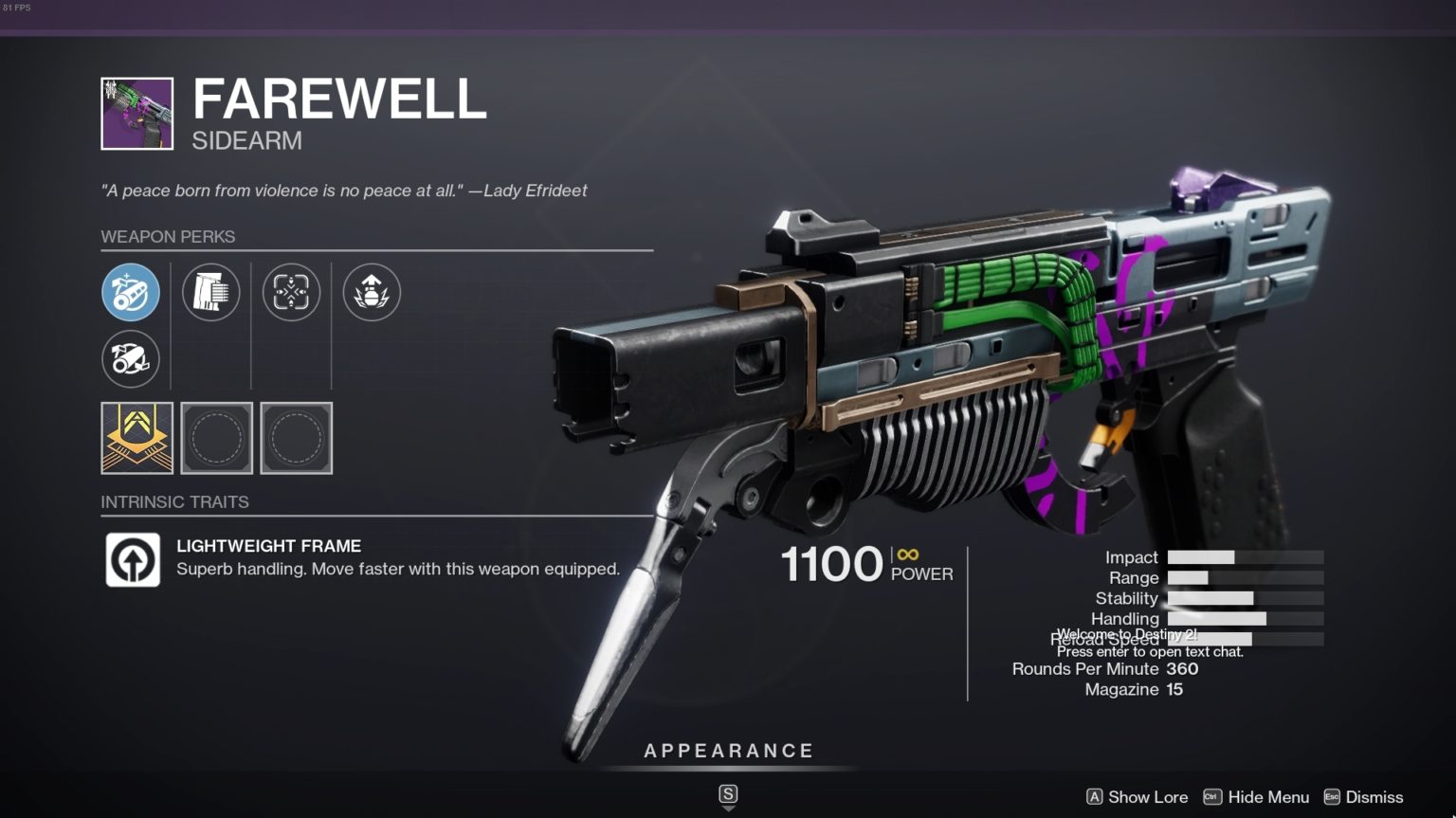The width and height of the screenshot is (1456, 818).
Task: Open the gold weapon mod slot
Action: 137,438
